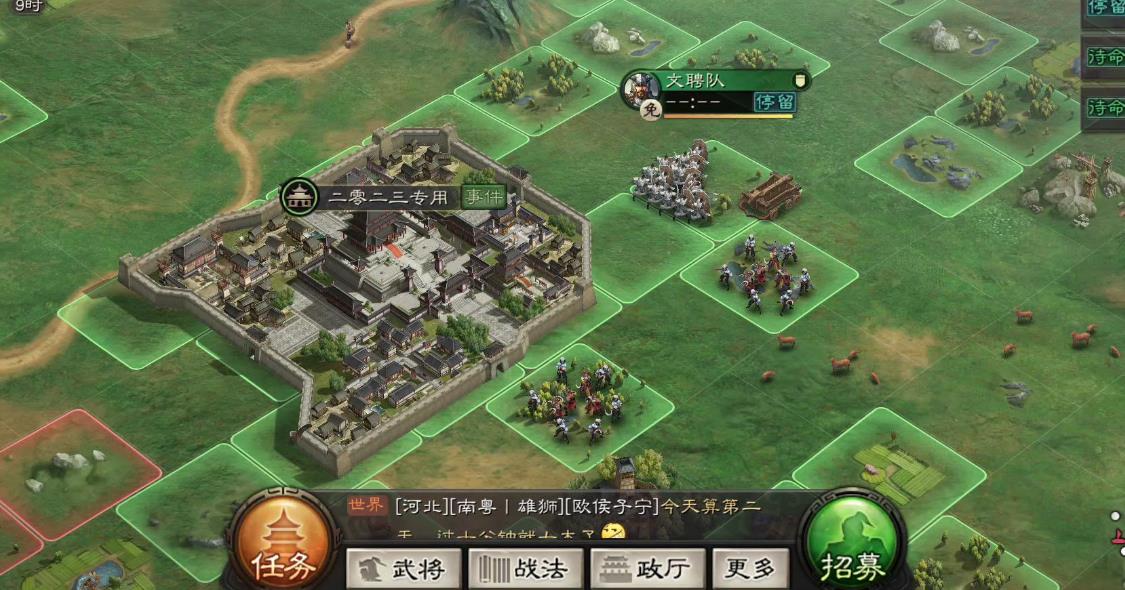This screenshot has width=1125, height=590.
Task: Select the 二零二三专用 city name label
Action: (x=387, y=197)
